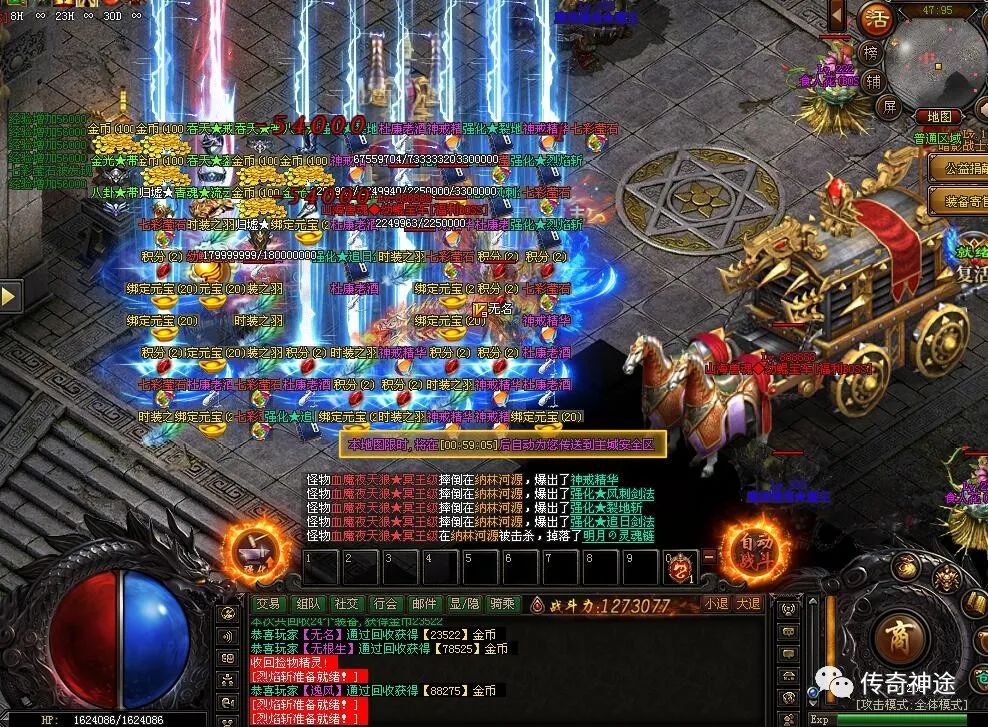Open the 交易 trade tab

click(x=267, y=603)
